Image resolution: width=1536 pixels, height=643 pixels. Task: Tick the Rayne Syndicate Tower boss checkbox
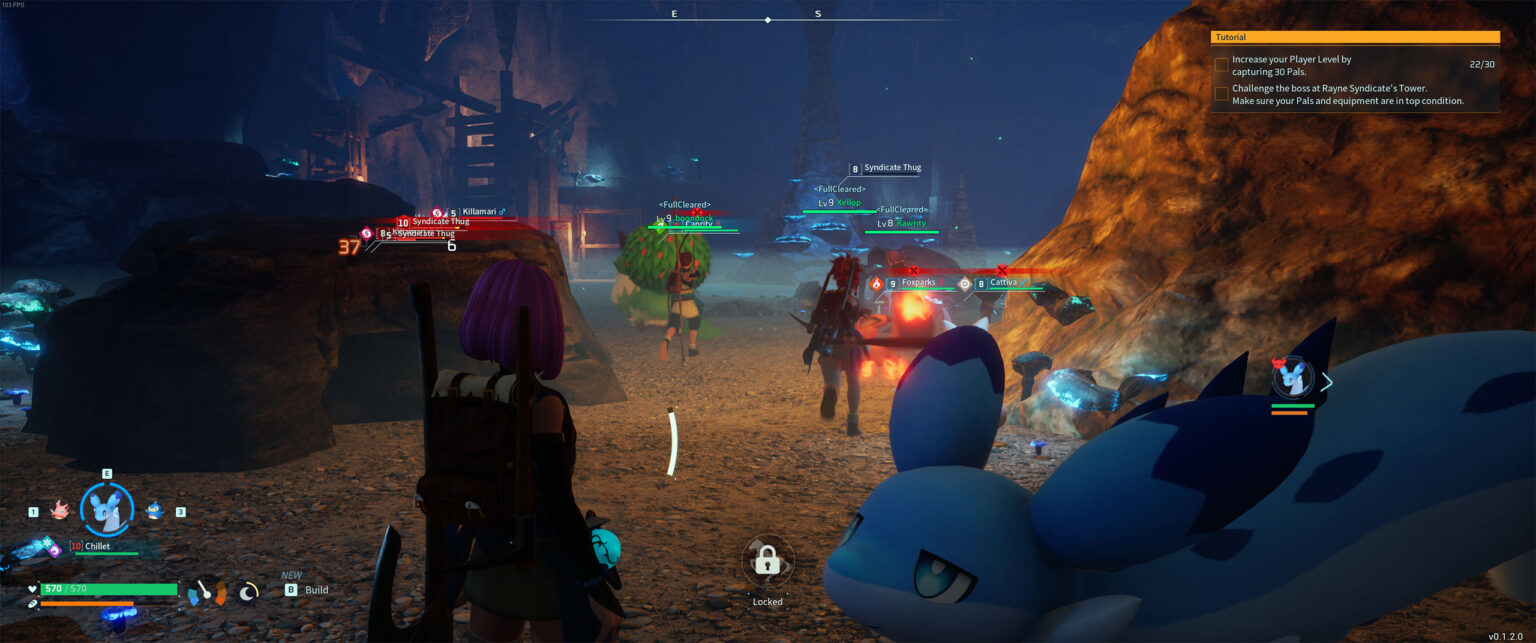click(x=1221, y=94)
